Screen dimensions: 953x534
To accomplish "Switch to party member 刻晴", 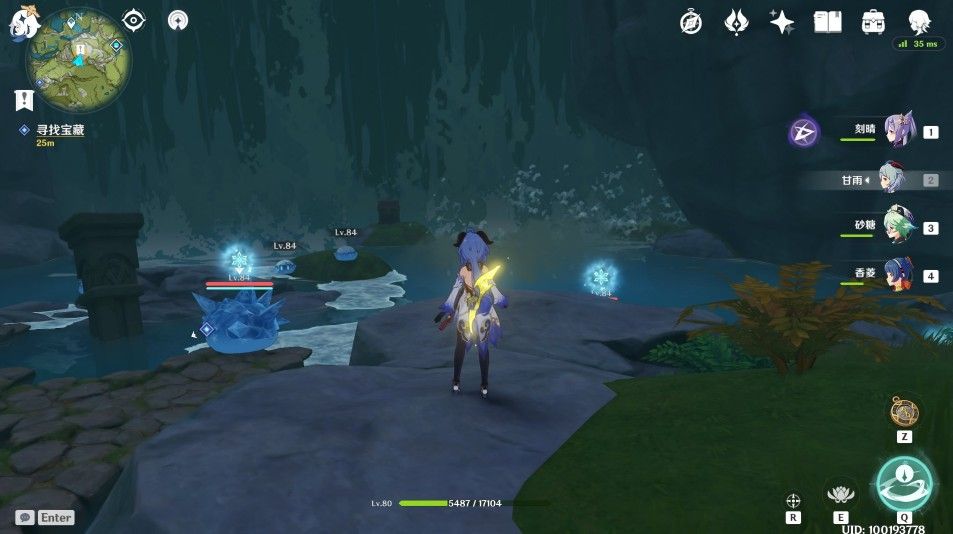I will coord(896,131).
